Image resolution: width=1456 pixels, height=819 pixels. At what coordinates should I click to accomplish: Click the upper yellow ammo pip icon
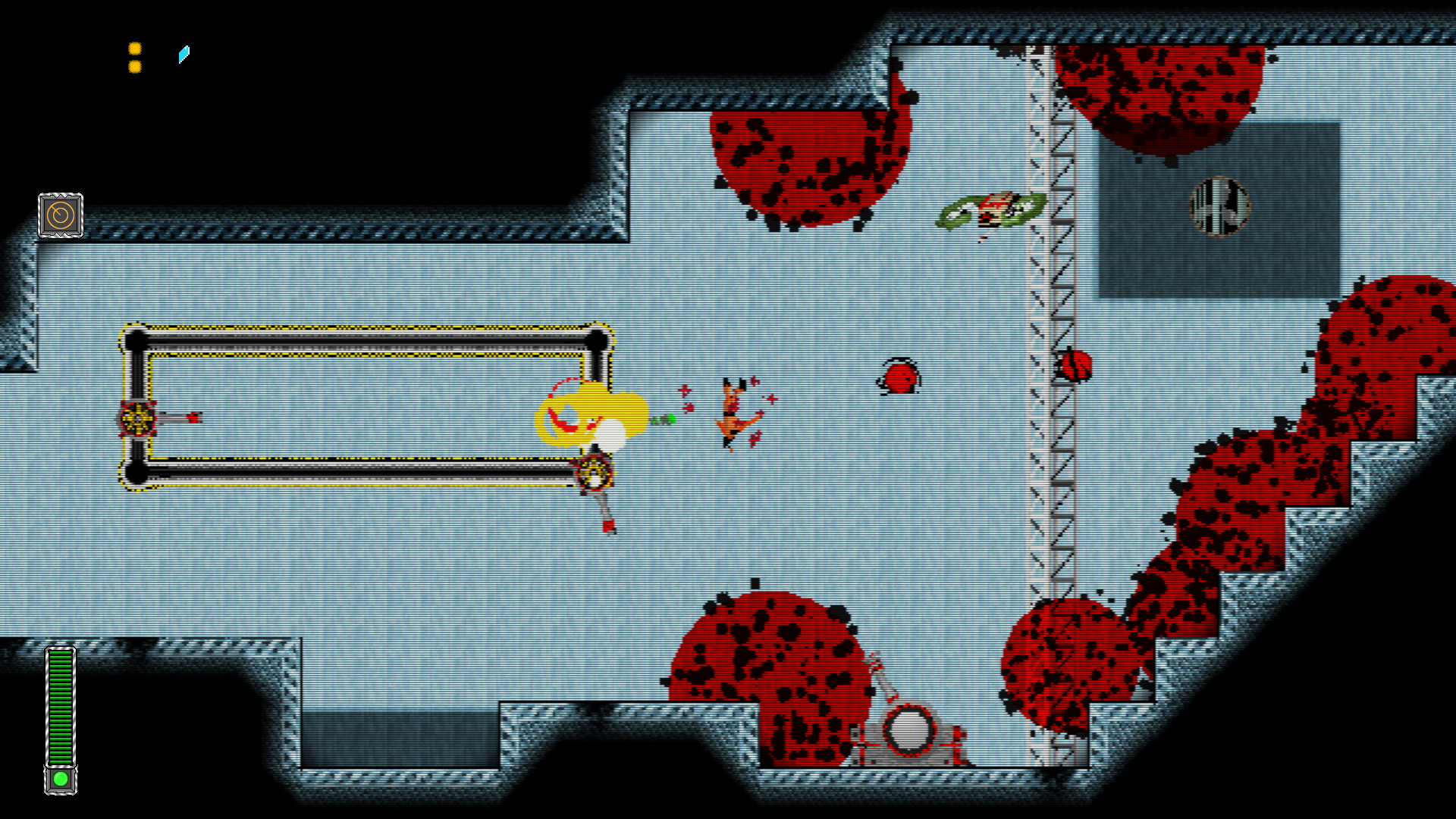135,47
